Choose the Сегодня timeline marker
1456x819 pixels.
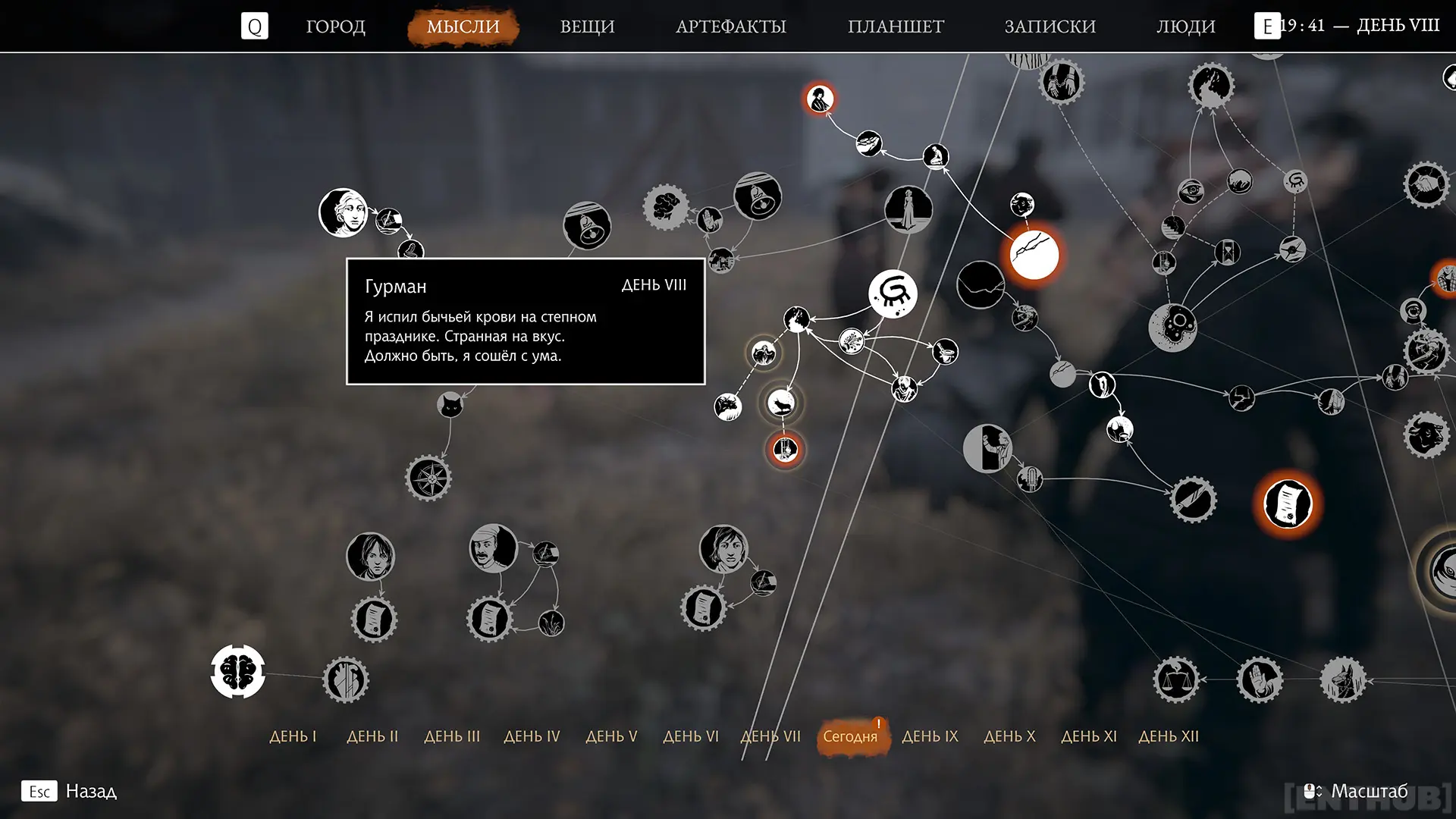850,736
